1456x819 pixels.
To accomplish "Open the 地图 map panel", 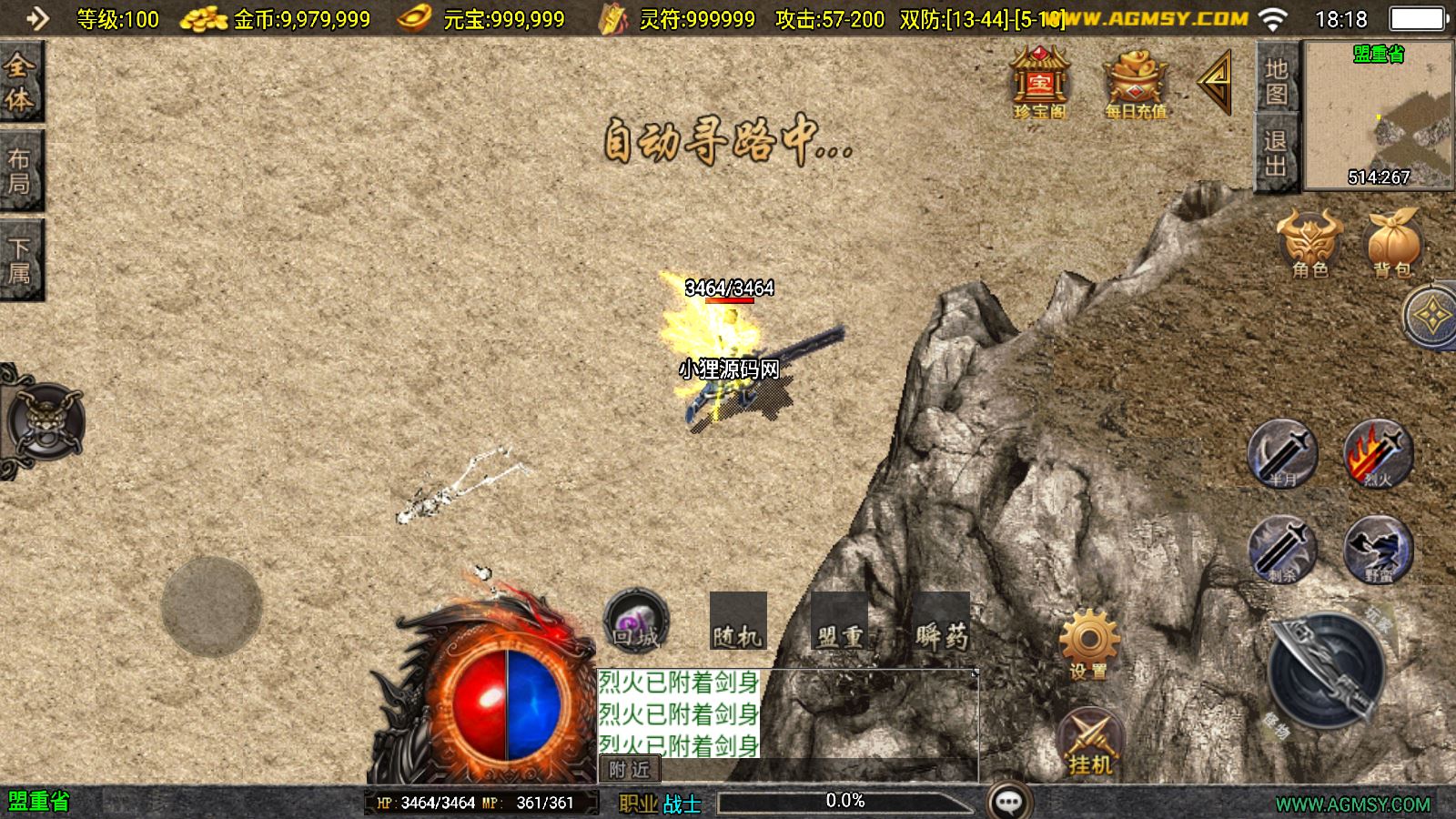I will pos(1276,81).
